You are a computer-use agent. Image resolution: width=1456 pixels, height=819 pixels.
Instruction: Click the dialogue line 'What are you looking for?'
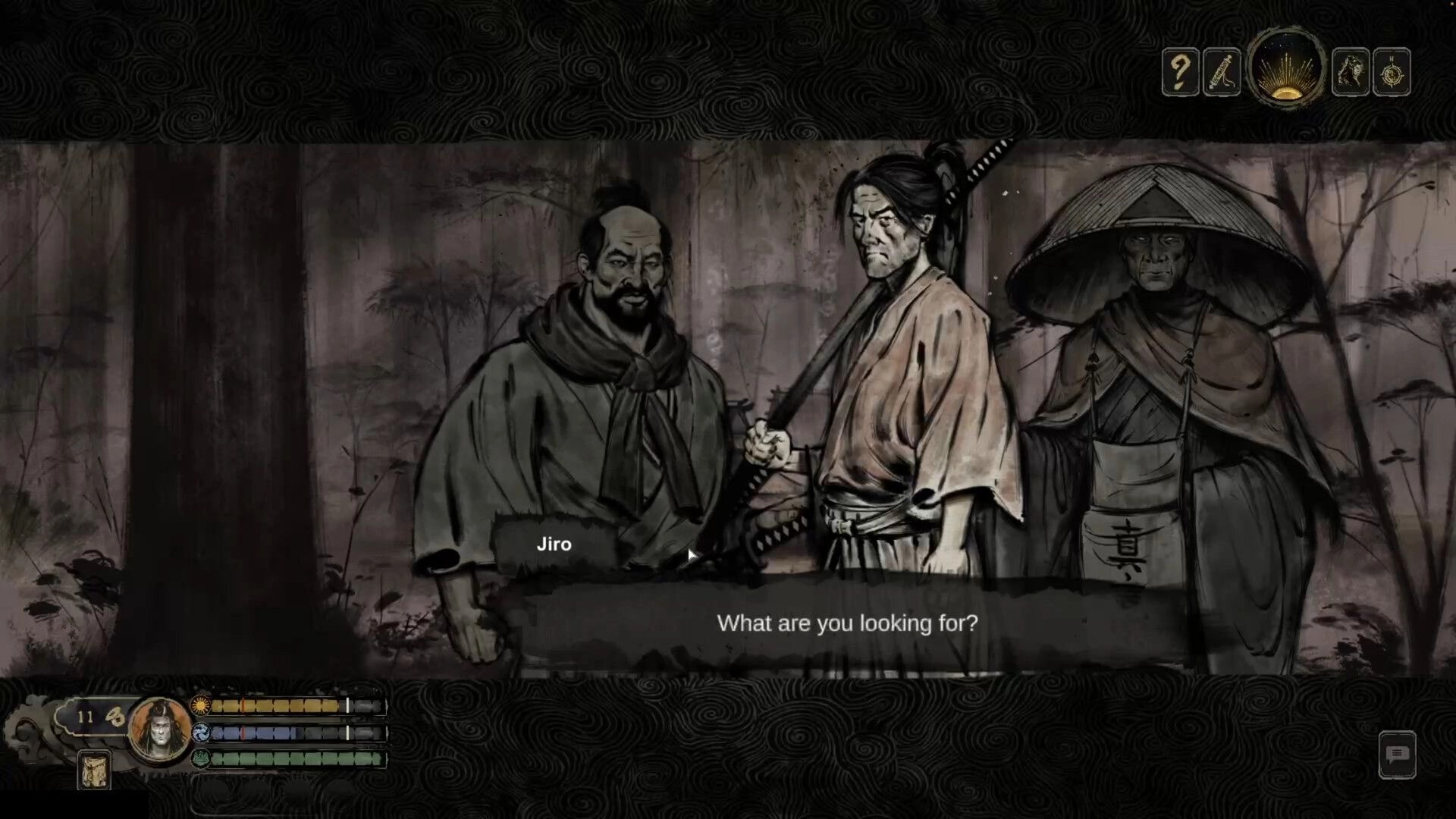point(849,624)
